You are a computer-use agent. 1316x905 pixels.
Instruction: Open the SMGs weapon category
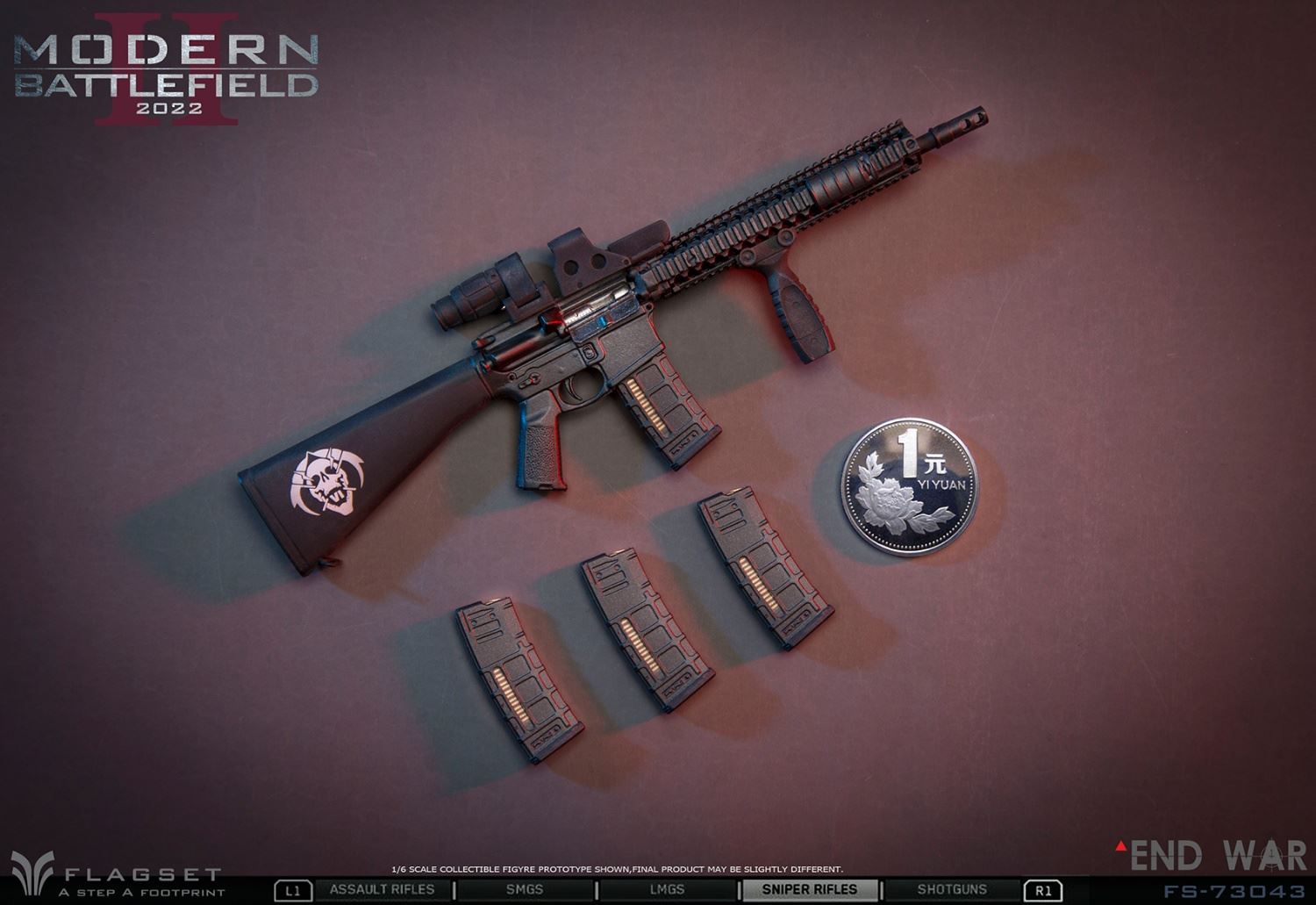tap(525, 889)
